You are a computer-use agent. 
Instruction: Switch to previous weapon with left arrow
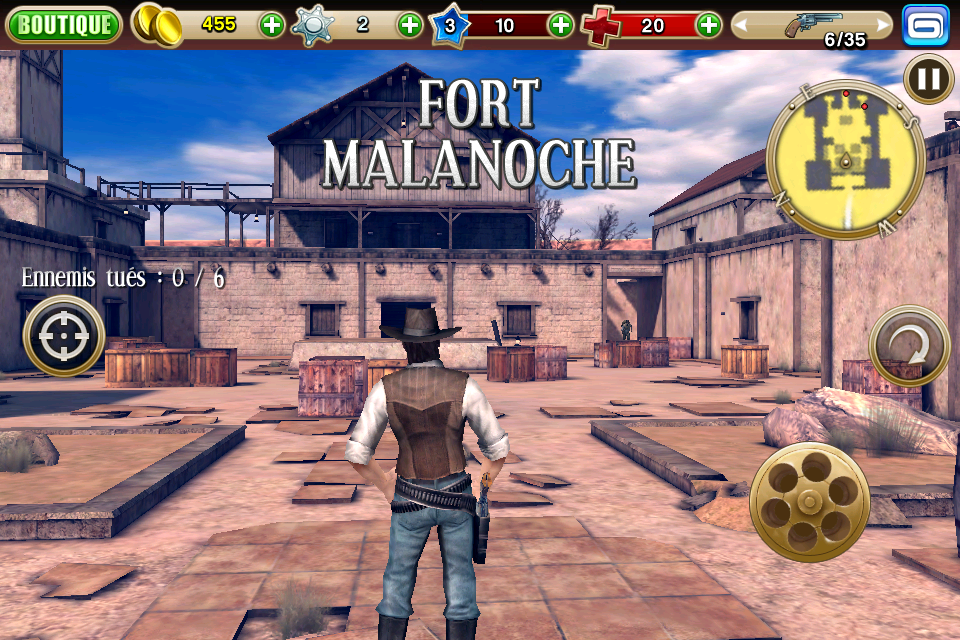pyautogui.click(x=742, y=25)
